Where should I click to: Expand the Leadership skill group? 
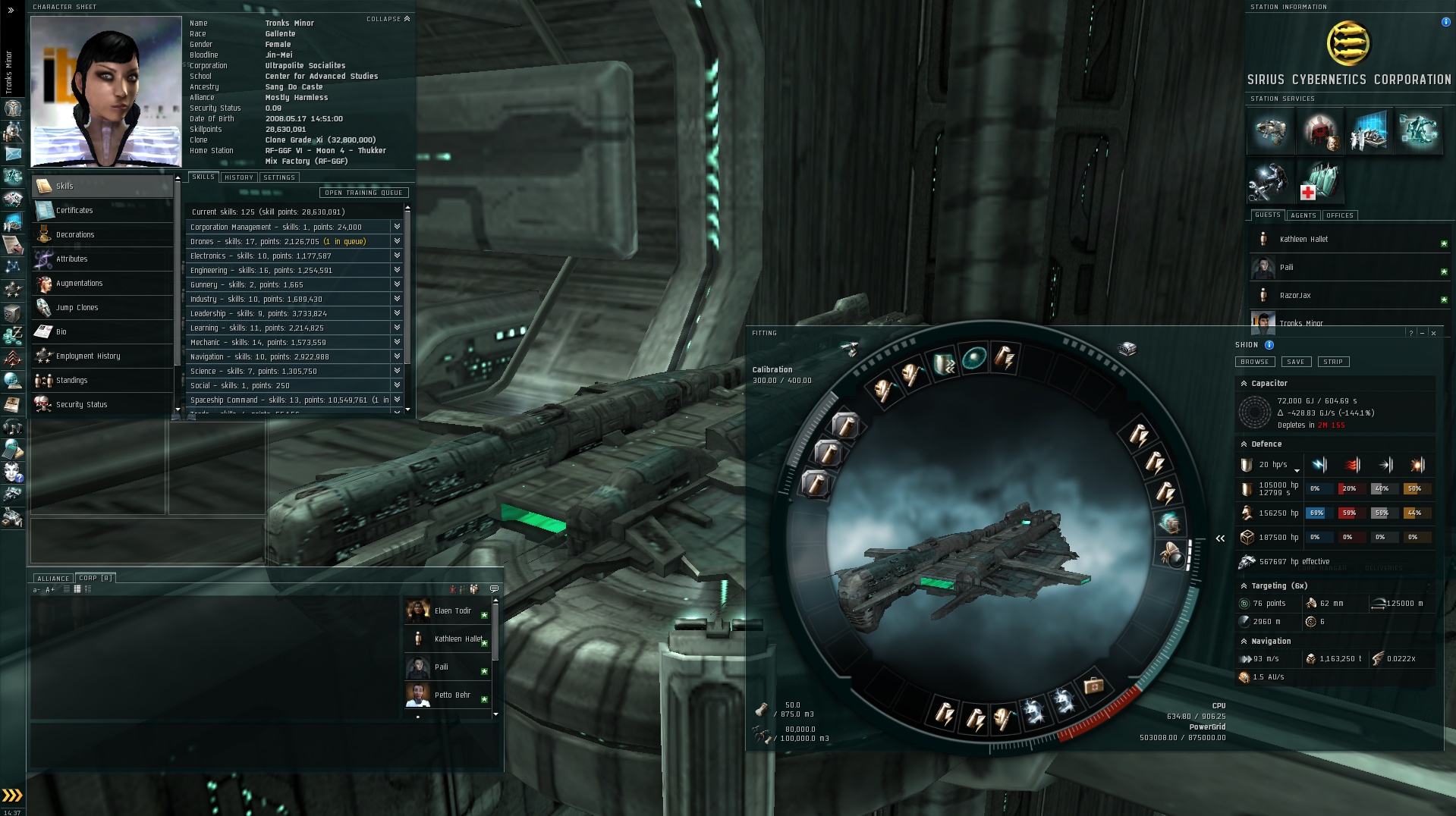pos(396,313)
